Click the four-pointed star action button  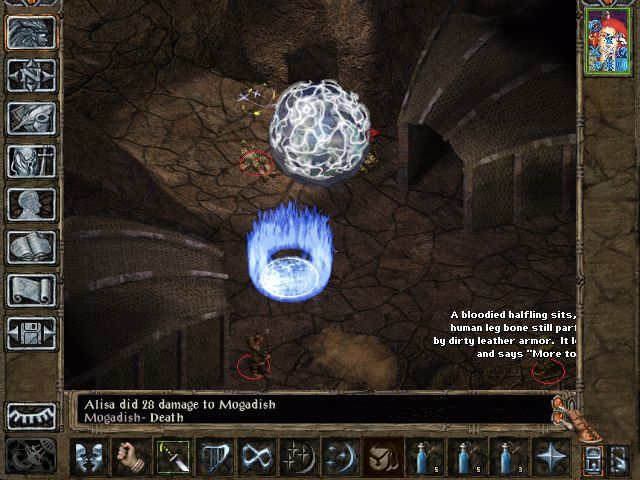pos(548,456)
